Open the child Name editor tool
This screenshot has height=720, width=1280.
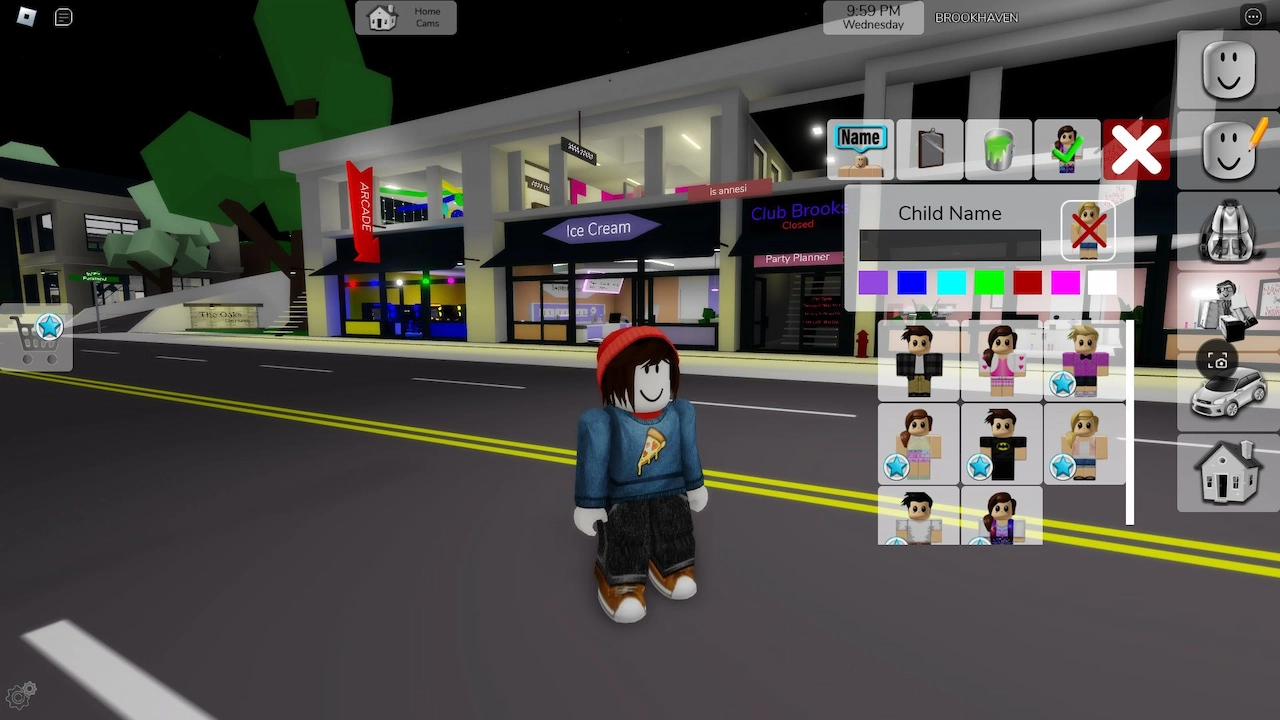point(860,150)
